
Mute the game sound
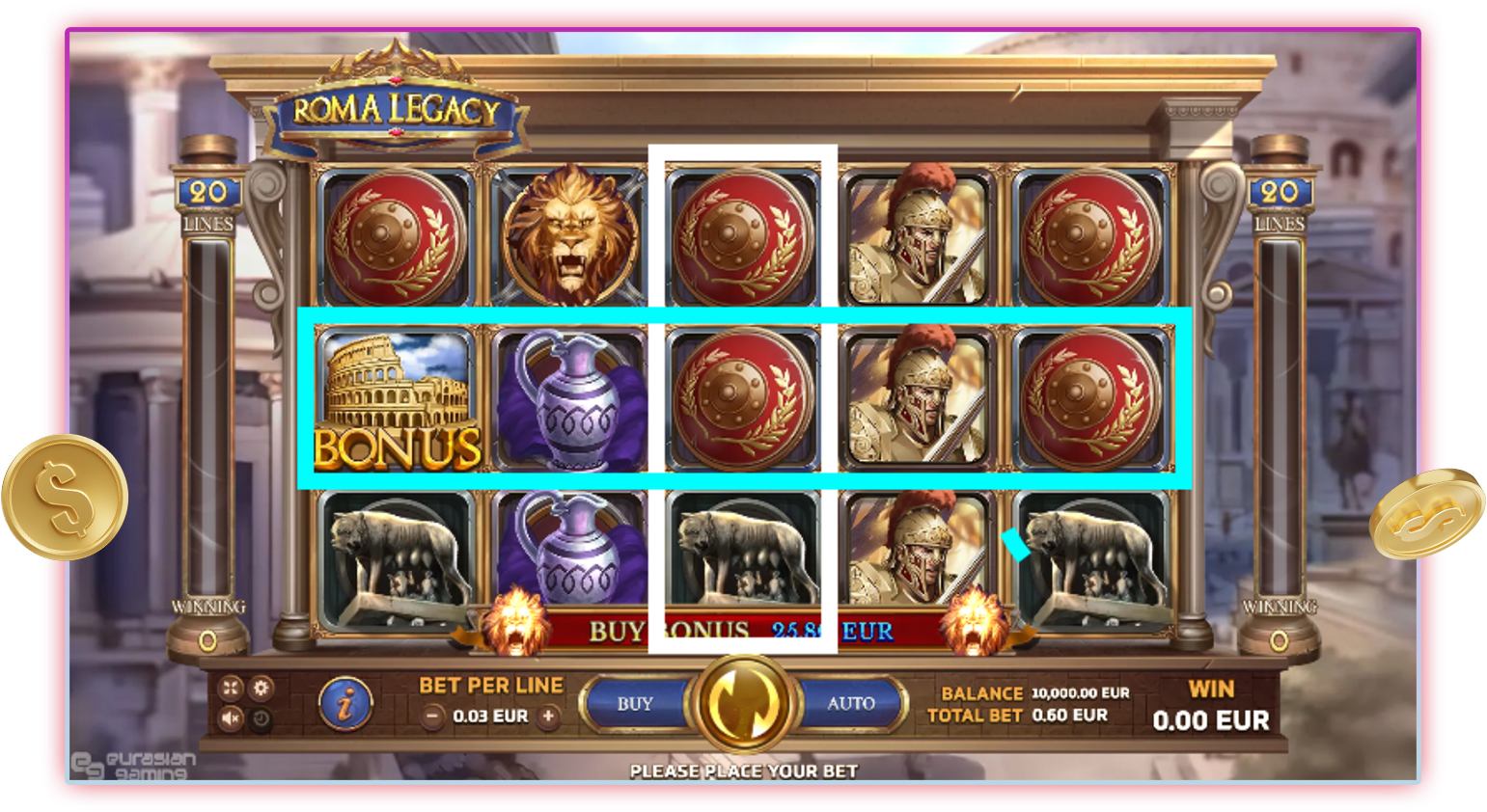tap(230, 718)
